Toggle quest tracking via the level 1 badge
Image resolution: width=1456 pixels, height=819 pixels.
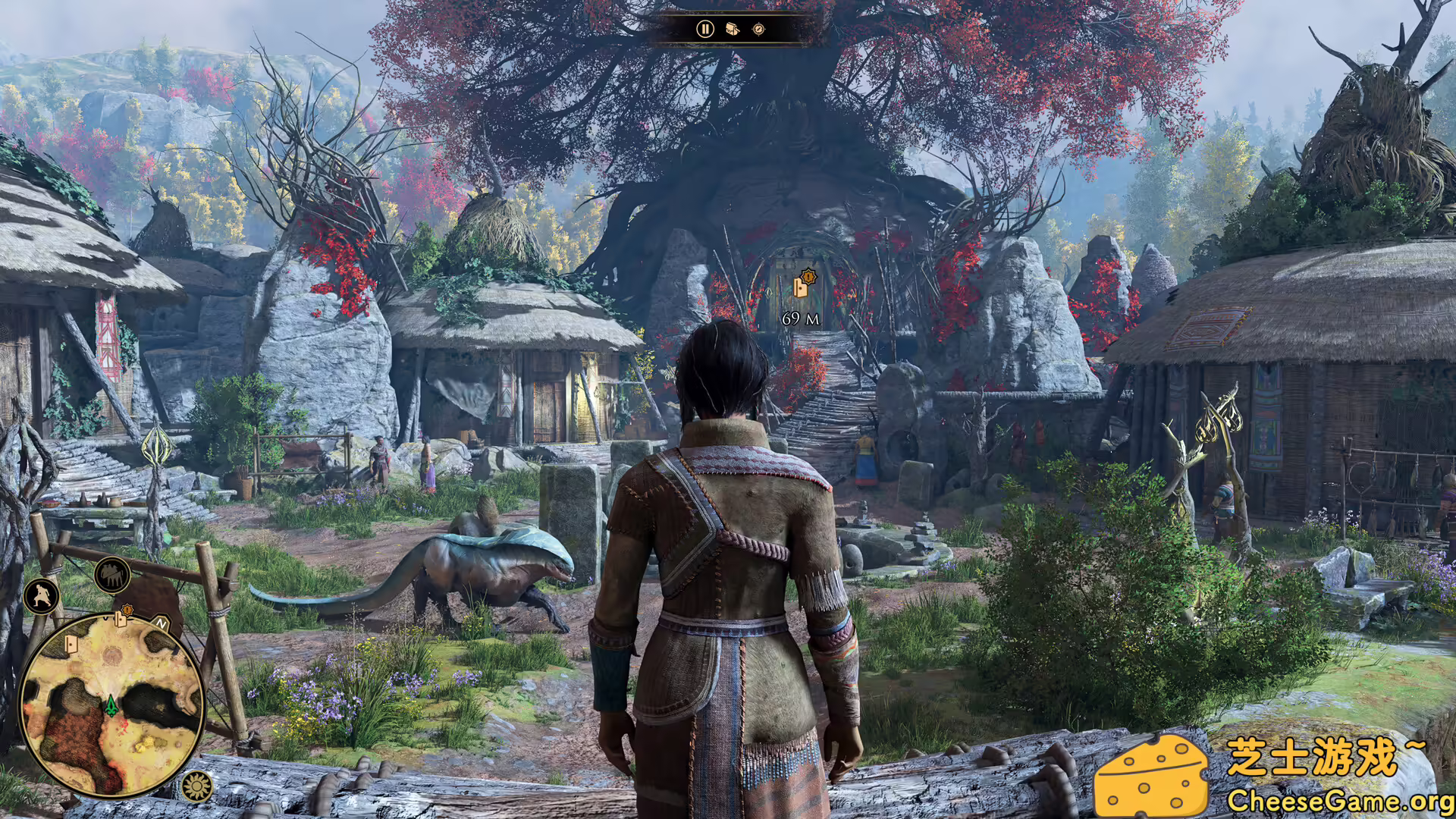click(808, 277)
